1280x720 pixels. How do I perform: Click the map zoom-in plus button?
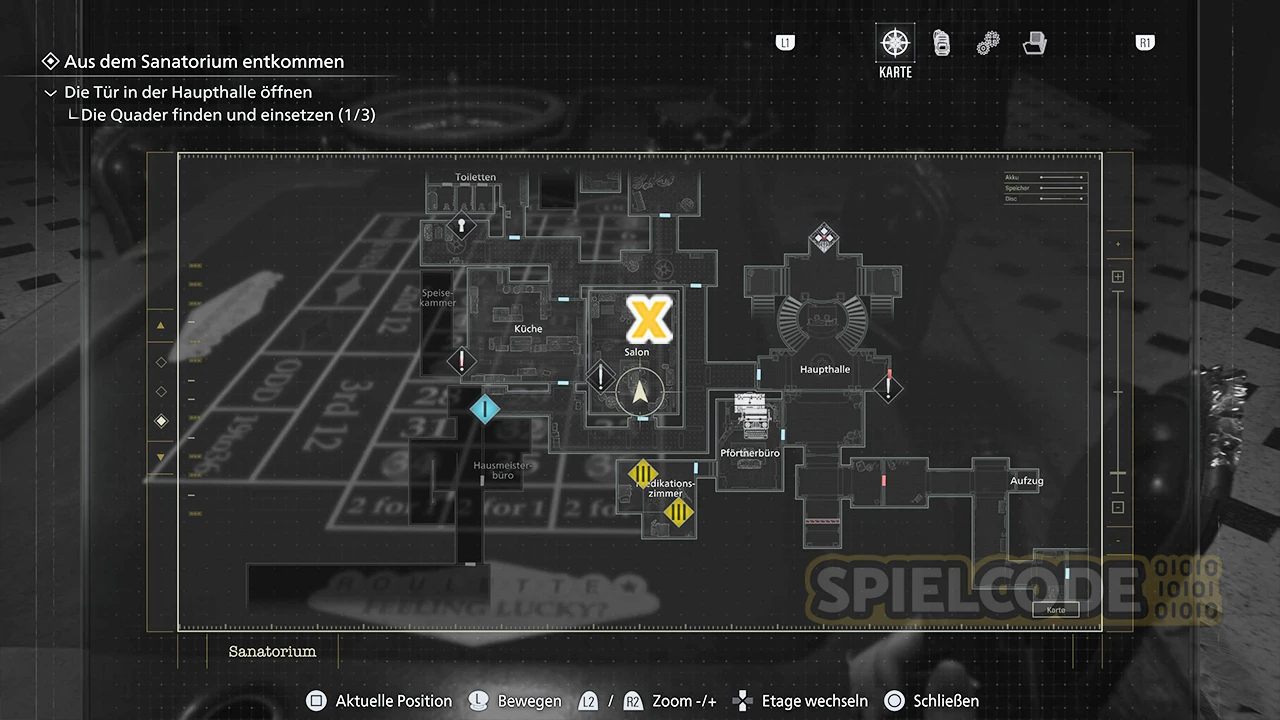tap(1118, 277)
